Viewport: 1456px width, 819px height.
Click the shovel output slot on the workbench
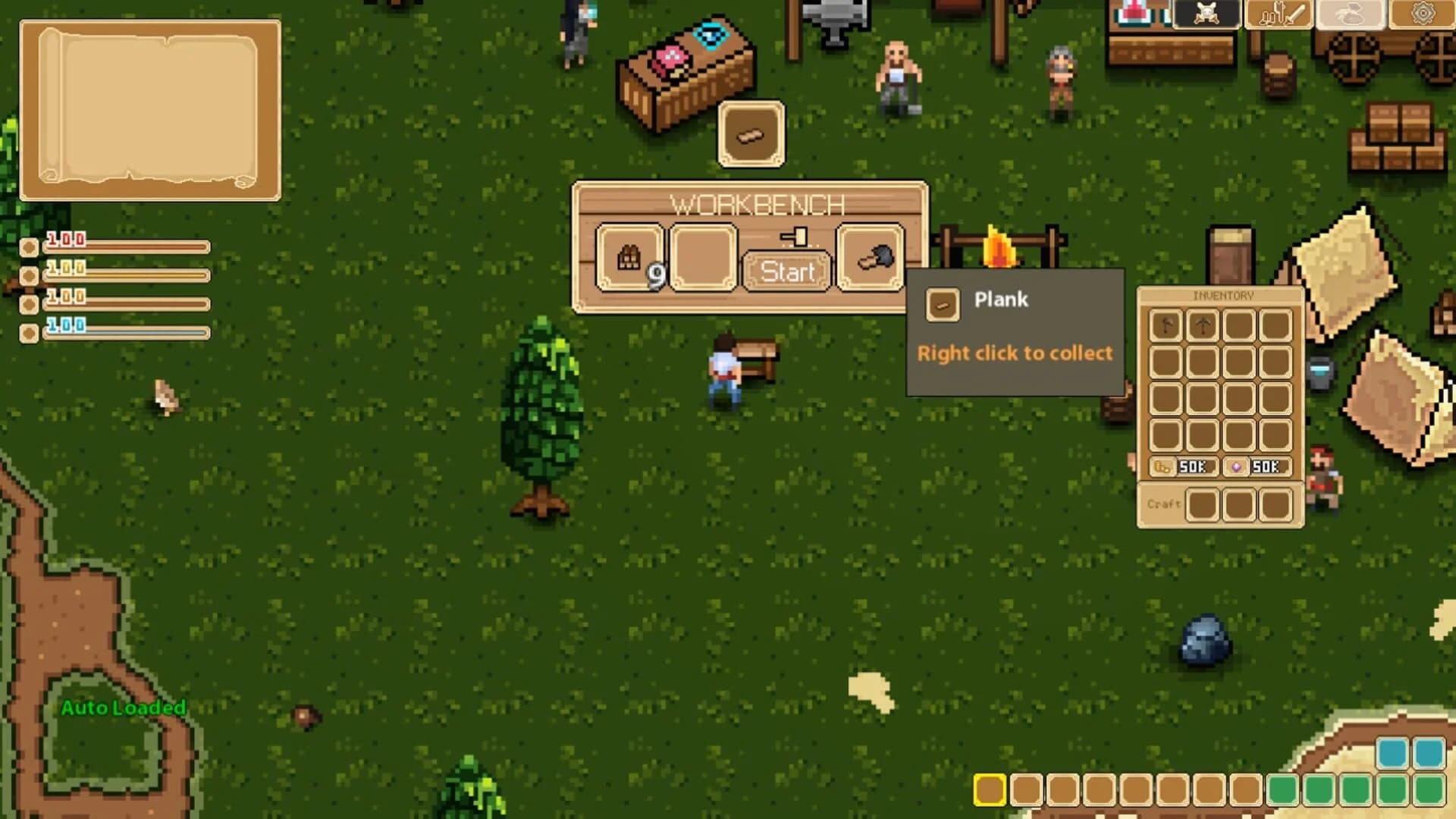869,256
